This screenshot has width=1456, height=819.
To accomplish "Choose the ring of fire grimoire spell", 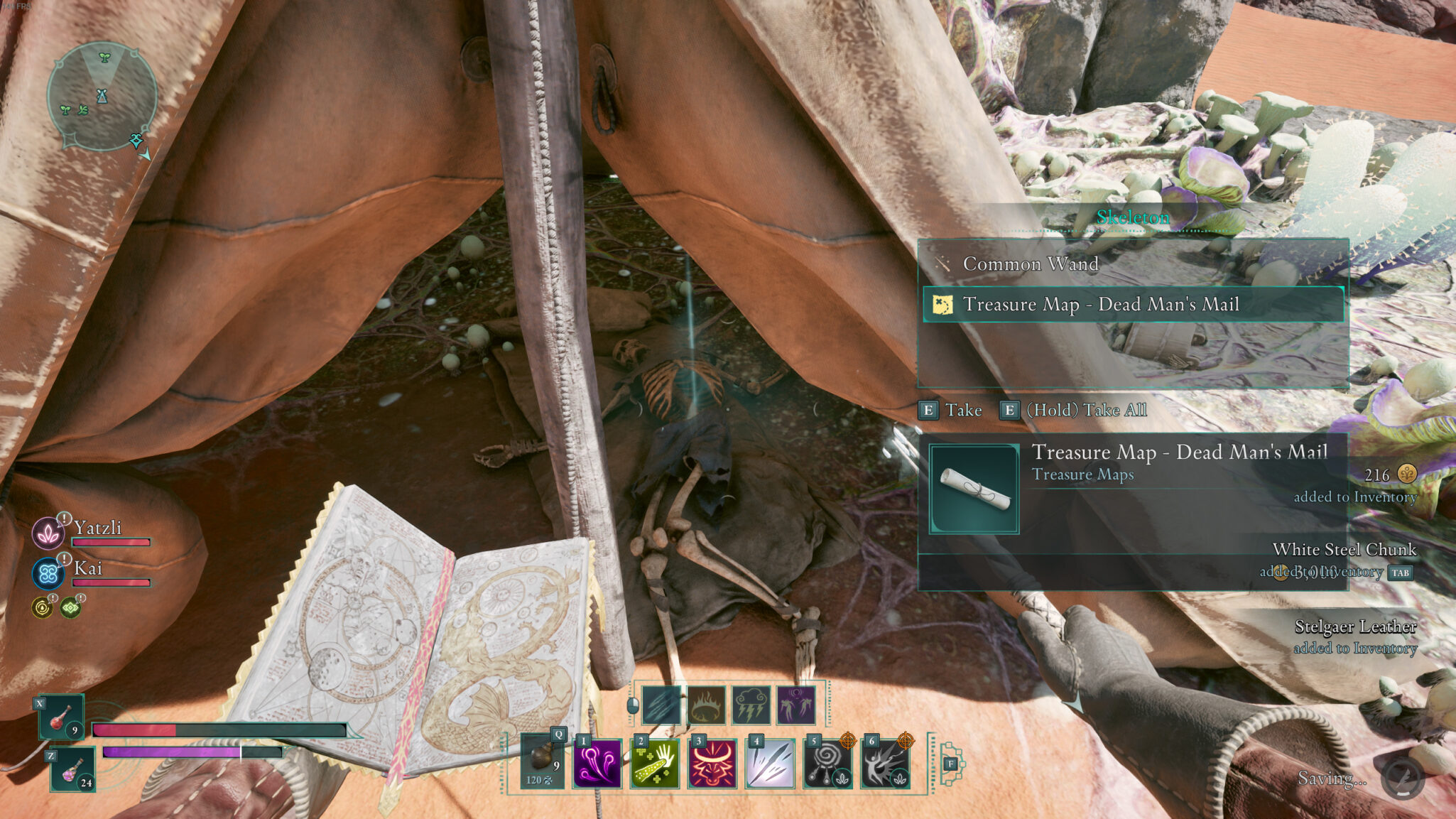I will (707, 705).
